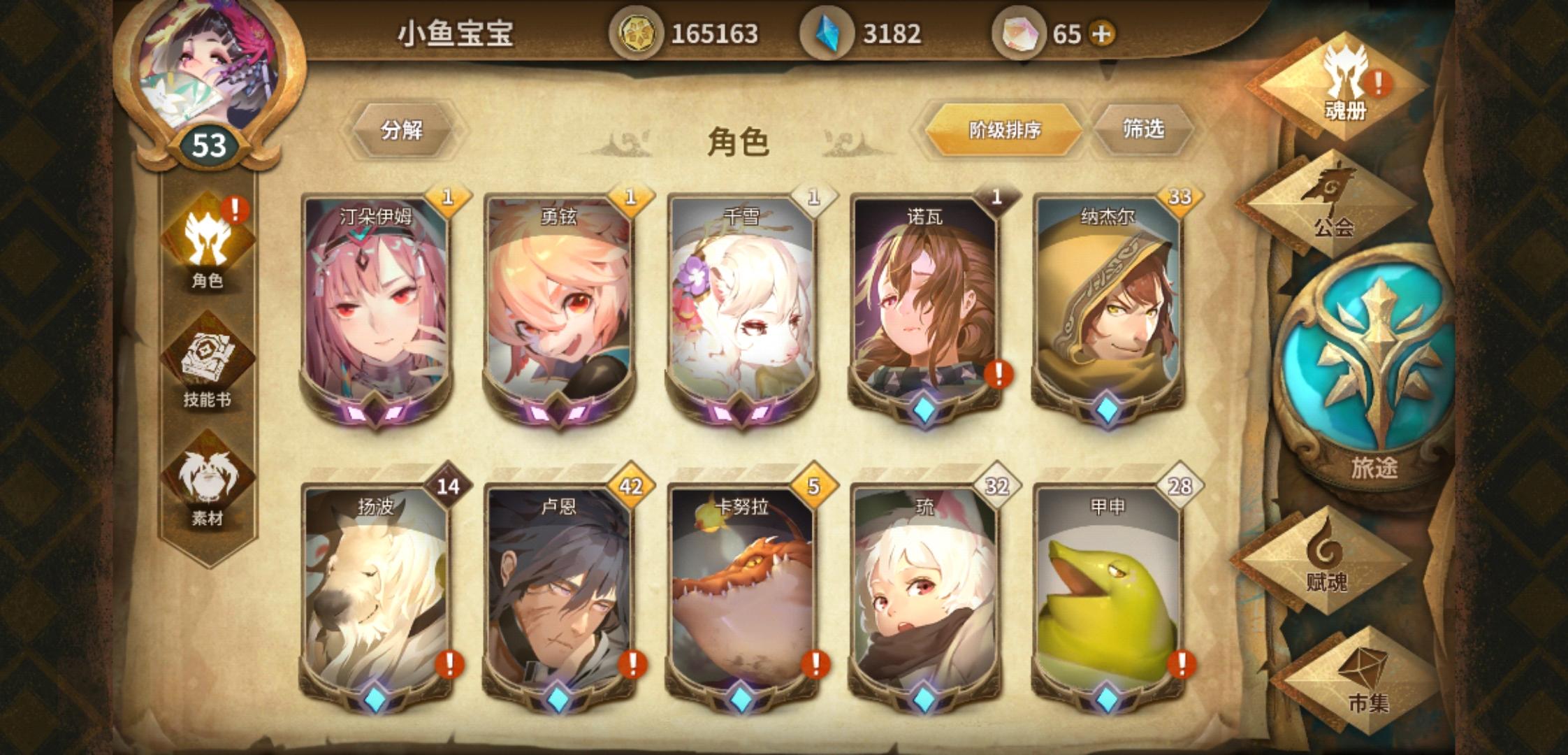
Task: View the level 53 avatar badge
Action: [206, 145]
